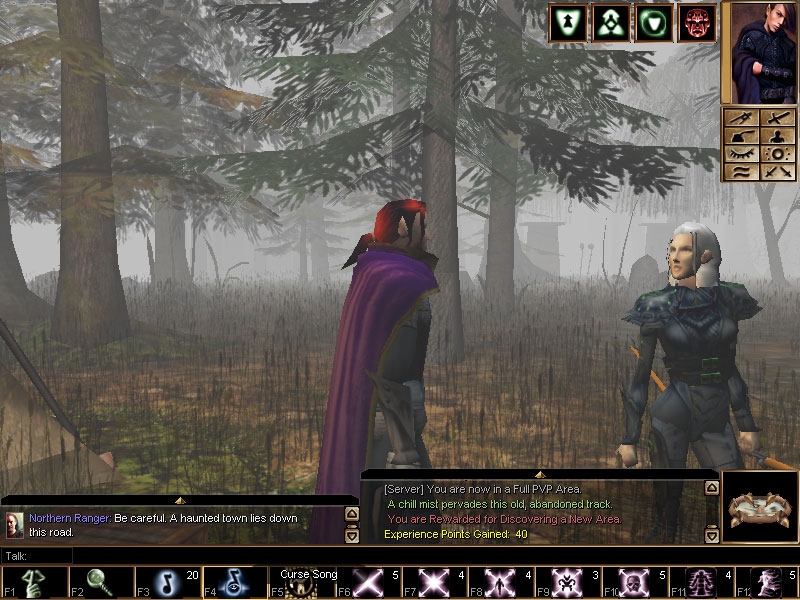The width and height of the screenshot is (800, 600).
Task: Expand the dialogue chat window arrow
Action: (x=180, y=498)
